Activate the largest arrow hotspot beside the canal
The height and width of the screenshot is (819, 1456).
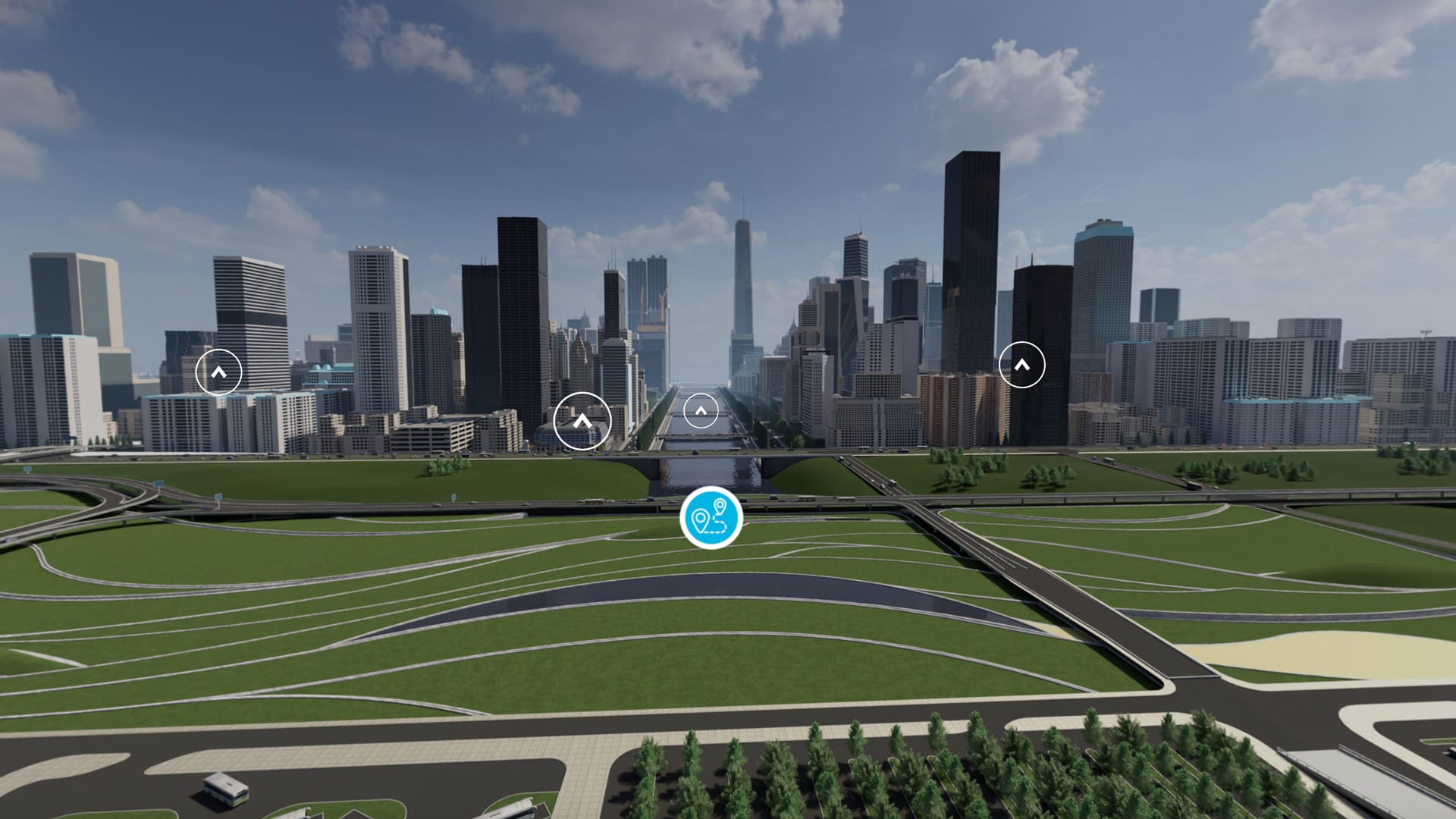[x=582, y=421]
